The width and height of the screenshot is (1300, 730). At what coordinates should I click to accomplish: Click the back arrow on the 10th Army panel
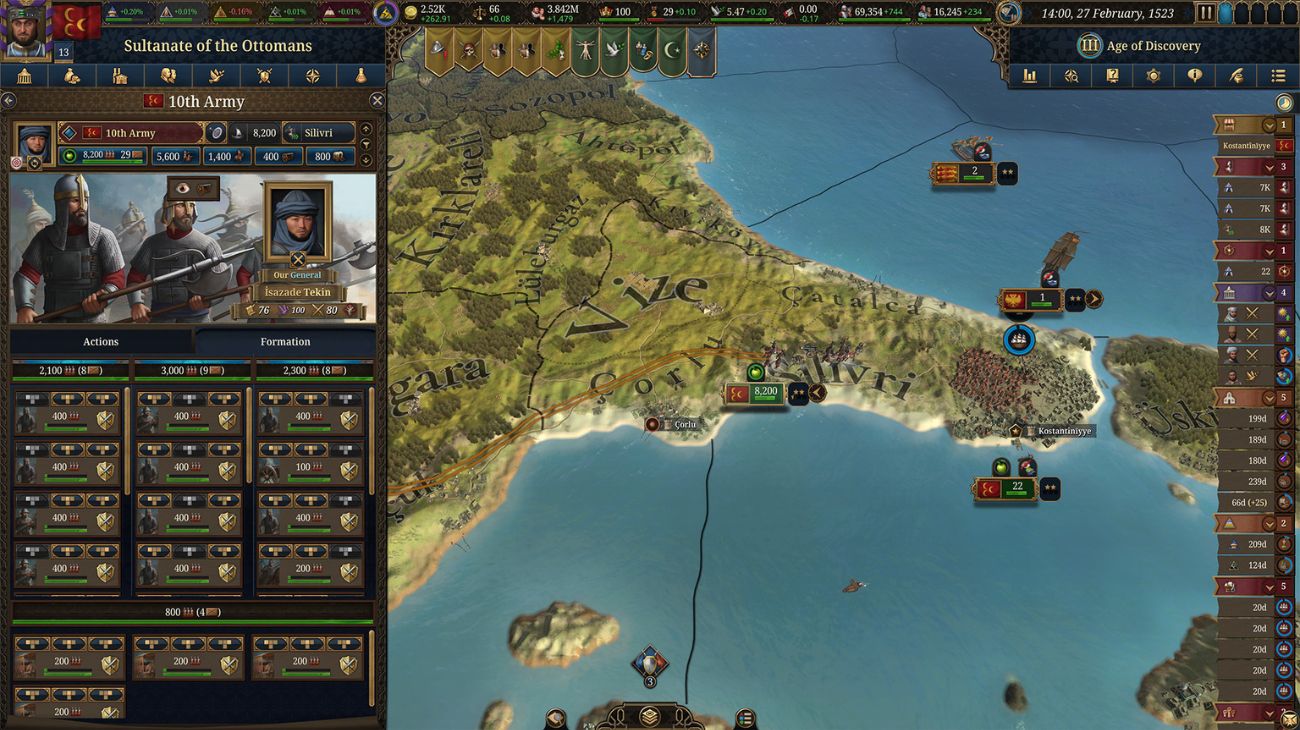point(8,101)
